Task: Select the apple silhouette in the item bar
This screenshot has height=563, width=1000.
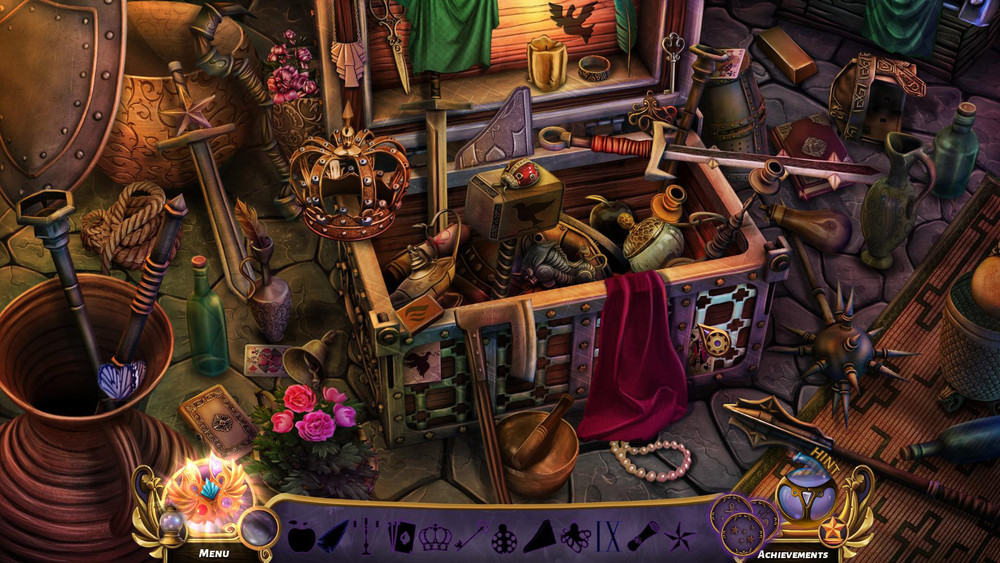Action: 301,537
